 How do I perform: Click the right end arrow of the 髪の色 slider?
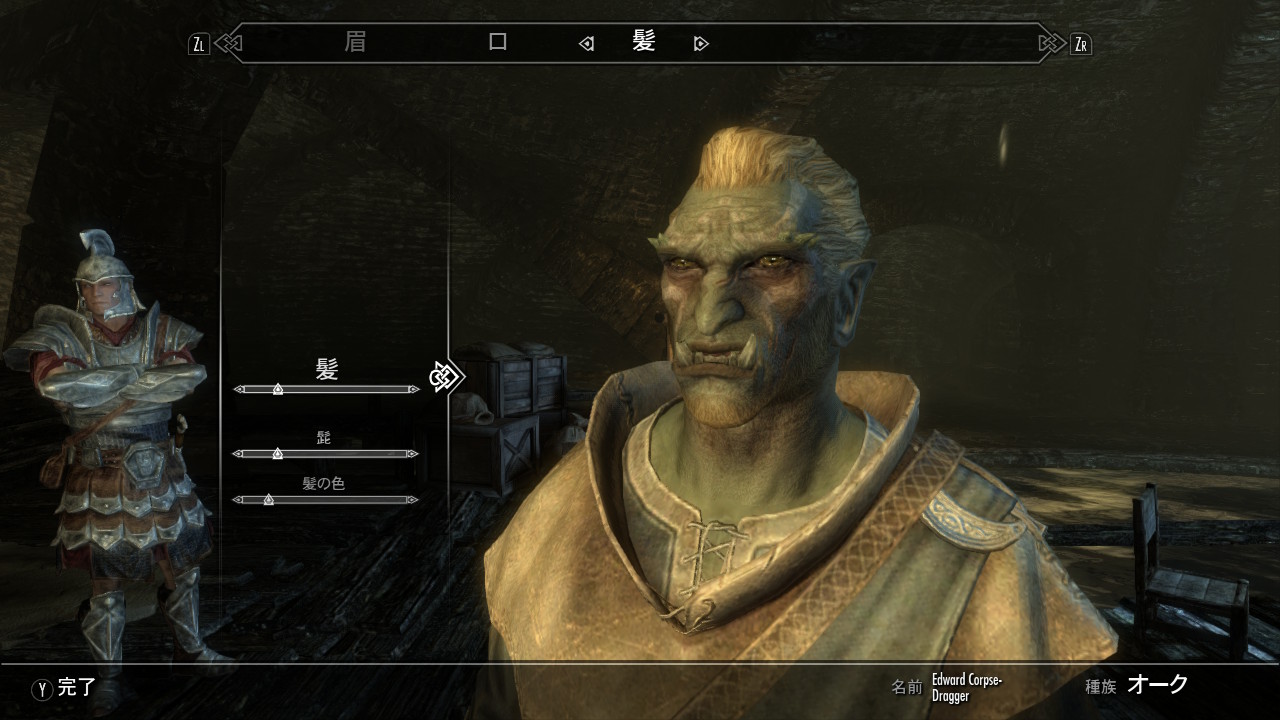click(x=413, y=500)
